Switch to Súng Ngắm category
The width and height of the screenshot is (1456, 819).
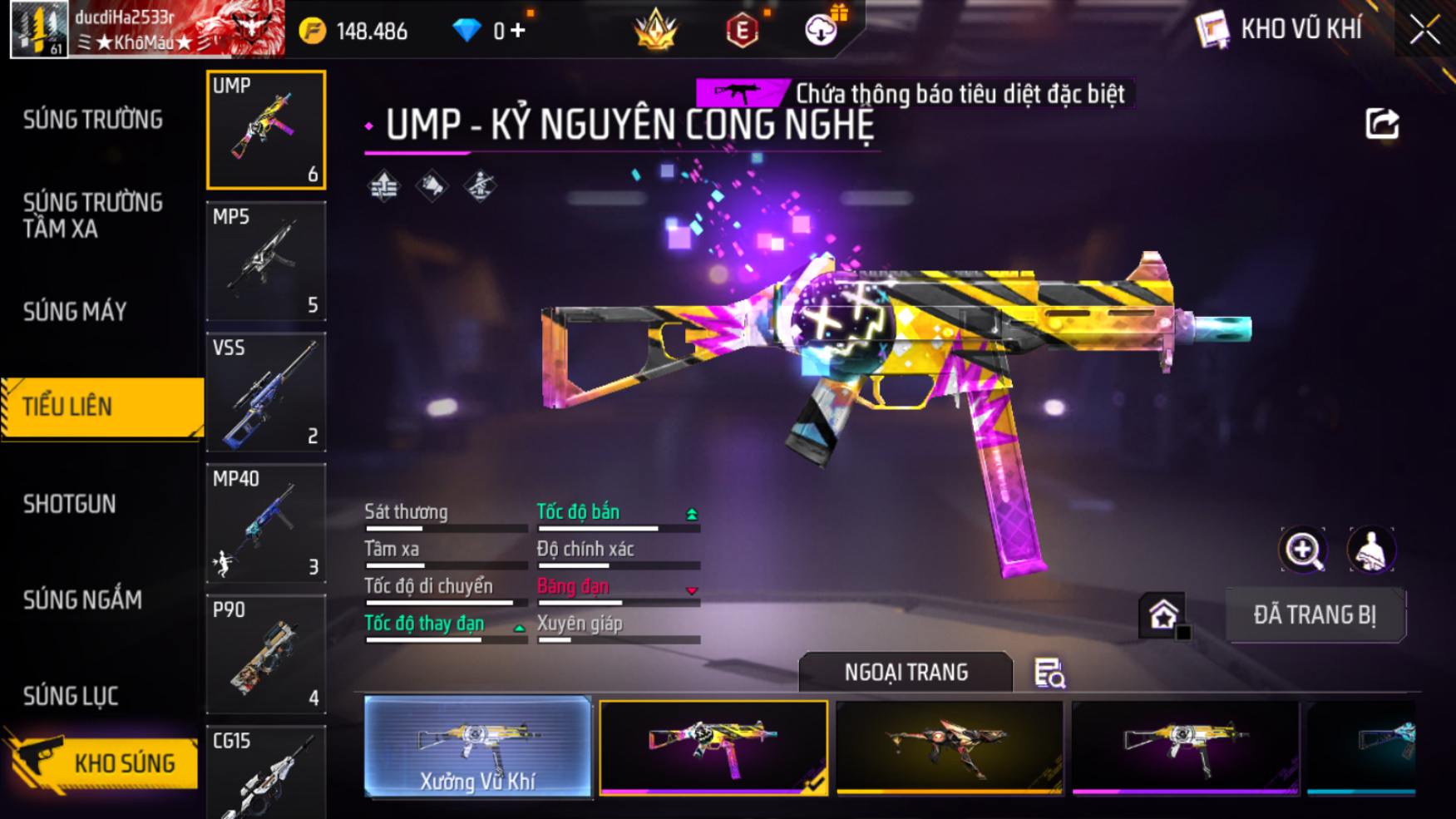[82, 599]
